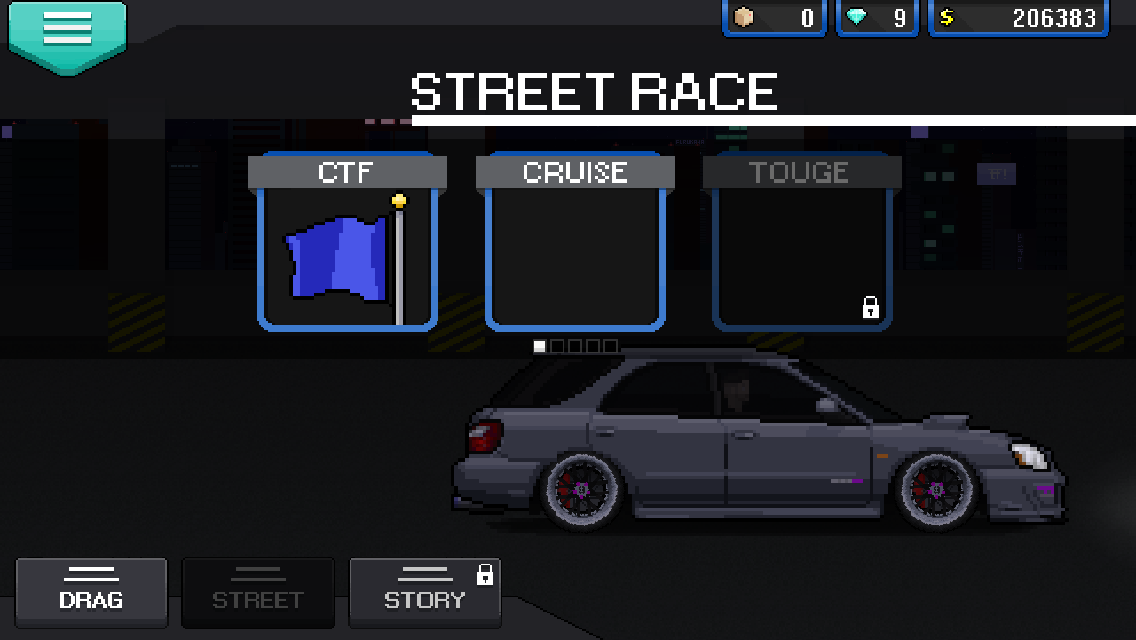Tap the crate counter in the top bar

(x=774, y=18)
